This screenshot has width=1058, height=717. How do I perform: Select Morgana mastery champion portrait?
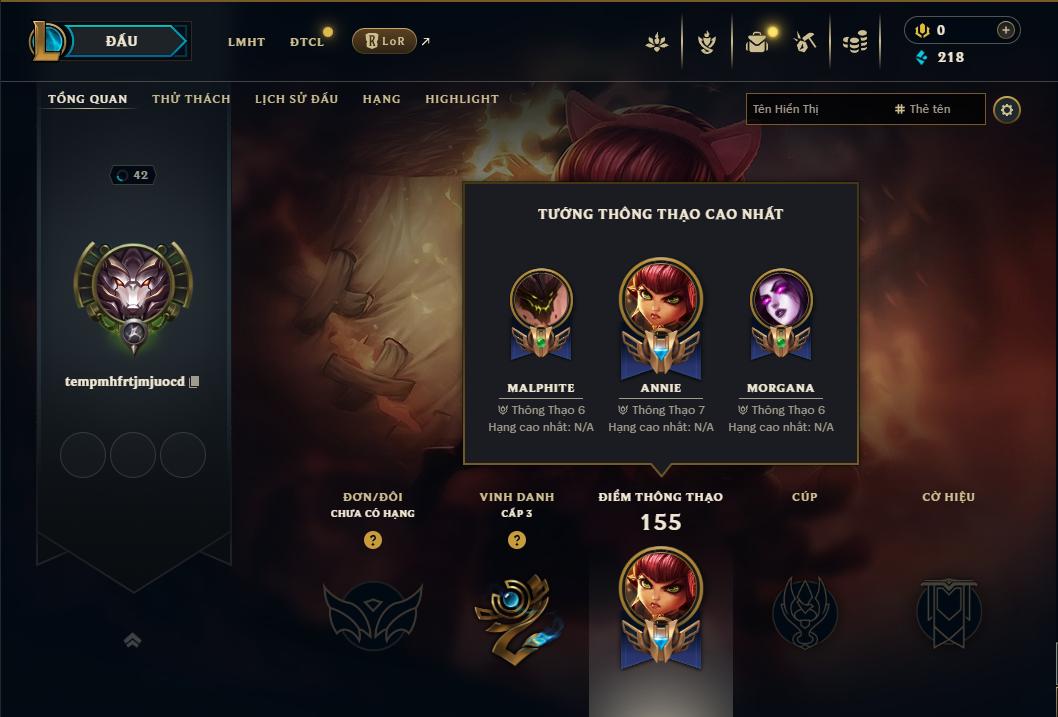pyautogui.click(x=781, y=300)
